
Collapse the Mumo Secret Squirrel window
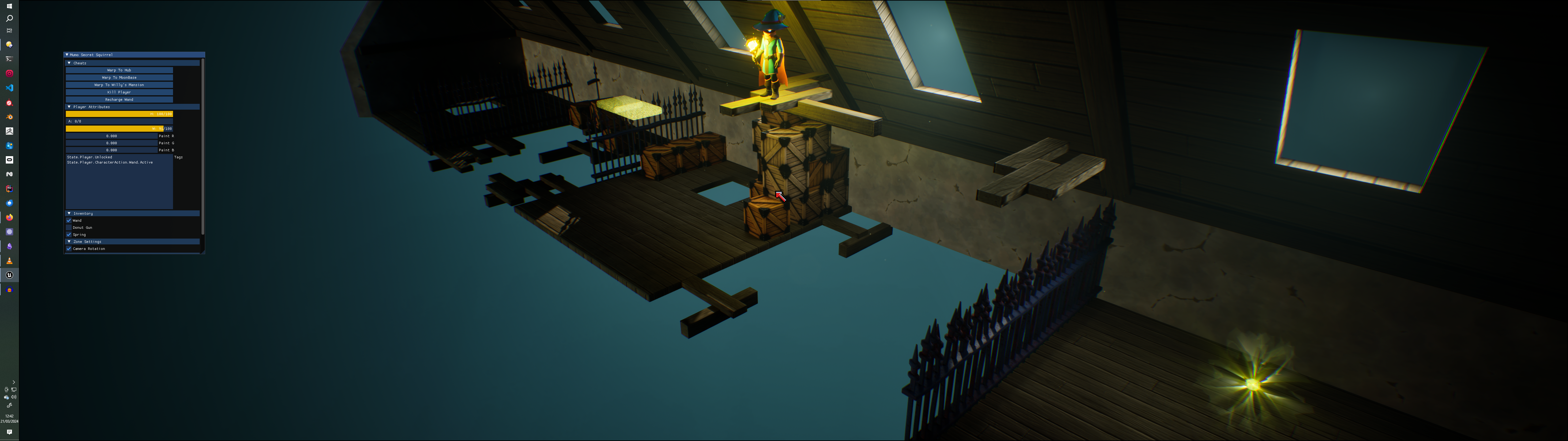click(67, 55)
